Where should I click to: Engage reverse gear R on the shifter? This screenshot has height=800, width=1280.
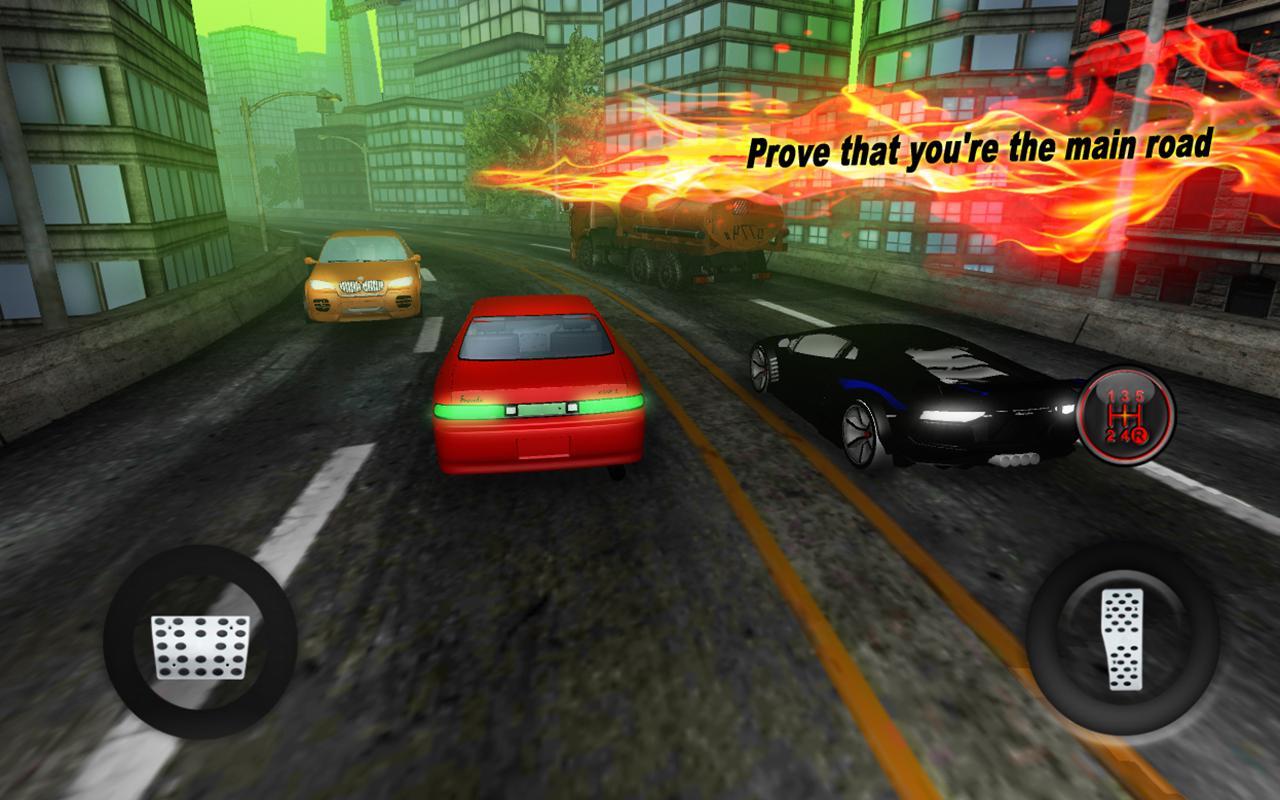tap(1141, 435)
